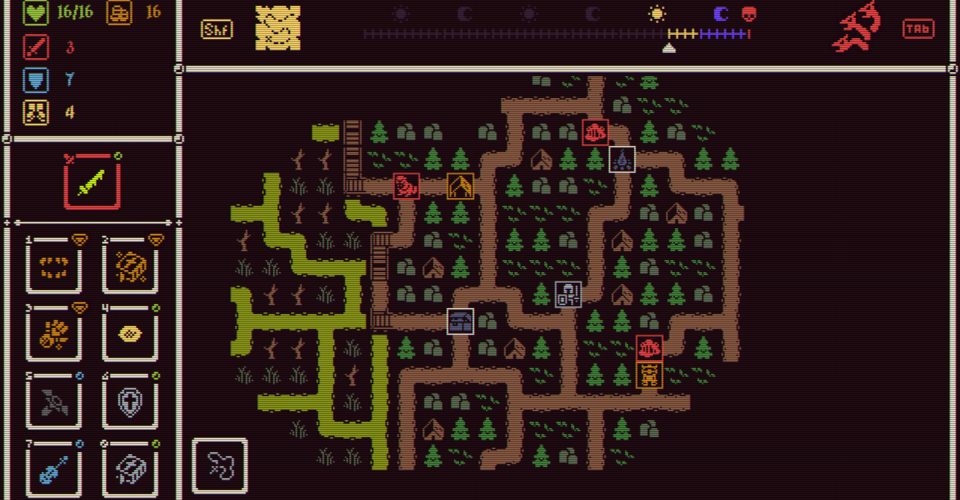The width and height of the screenshot is (960, 500).
Task: Pick the gray winged item in slot 5
Action: coord(54,402)
